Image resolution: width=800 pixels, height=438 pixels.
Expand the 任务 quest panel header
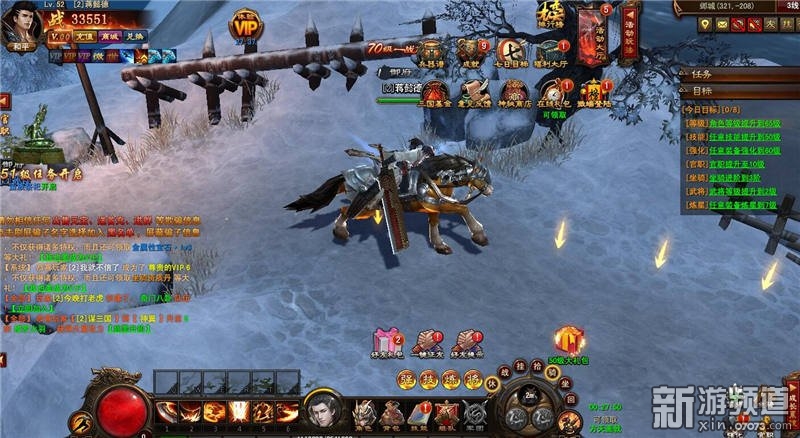[x=738, y=74]
